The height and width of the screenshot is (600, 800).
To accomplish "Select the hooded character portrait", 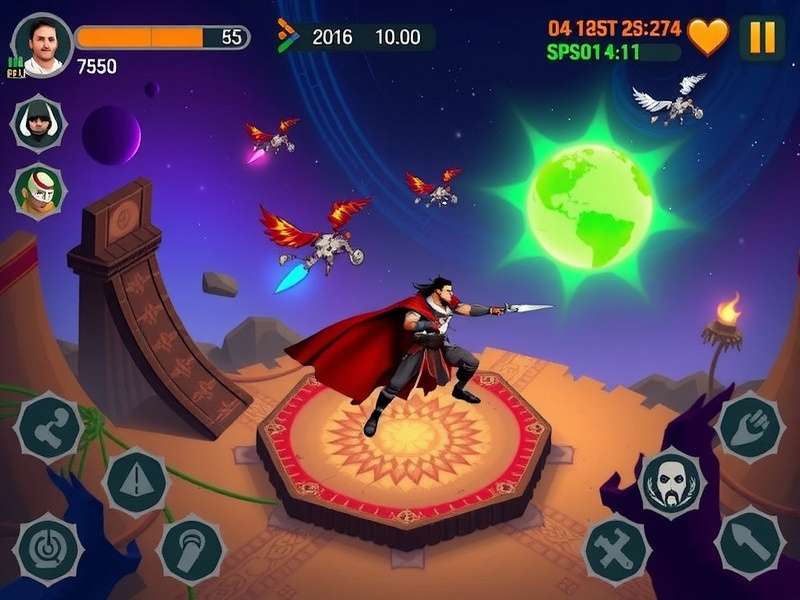I will click(x=39, y=123).
